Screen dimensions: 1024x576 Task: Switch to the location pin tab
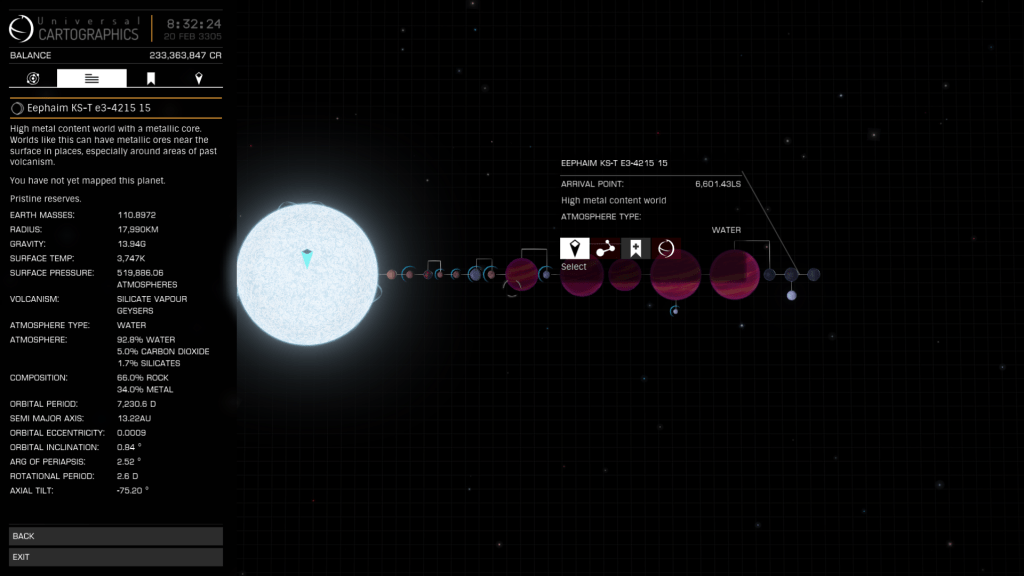click(198, 78)
